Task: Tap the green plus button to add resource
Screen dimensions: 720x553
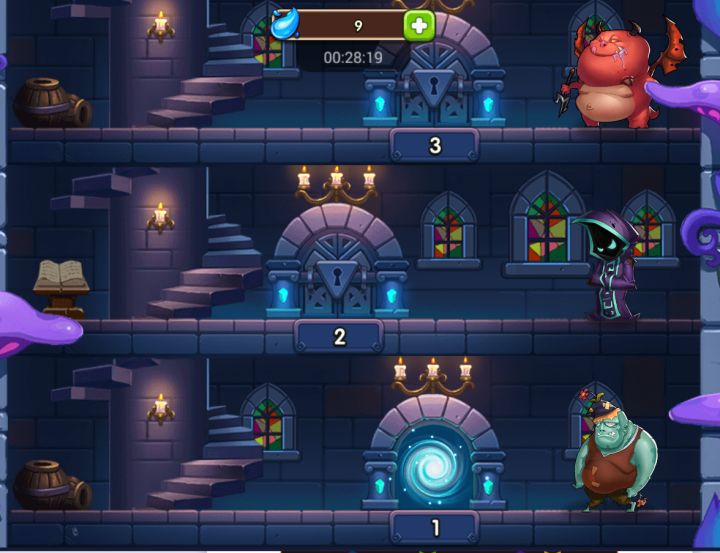Action: pyautogui.click(x=419, y=25)
